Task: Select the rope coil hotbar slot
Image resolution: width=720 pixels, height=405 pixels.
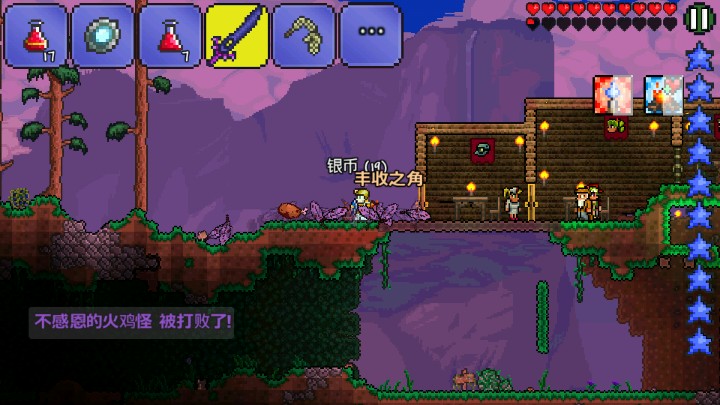Action: (303, 35)
